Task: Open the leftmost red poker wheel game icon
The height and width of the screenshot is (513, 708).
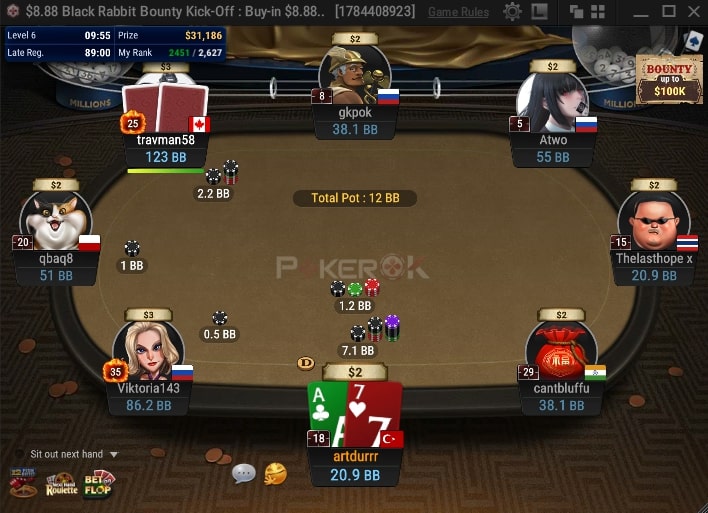Action: [x=23, y=485]
